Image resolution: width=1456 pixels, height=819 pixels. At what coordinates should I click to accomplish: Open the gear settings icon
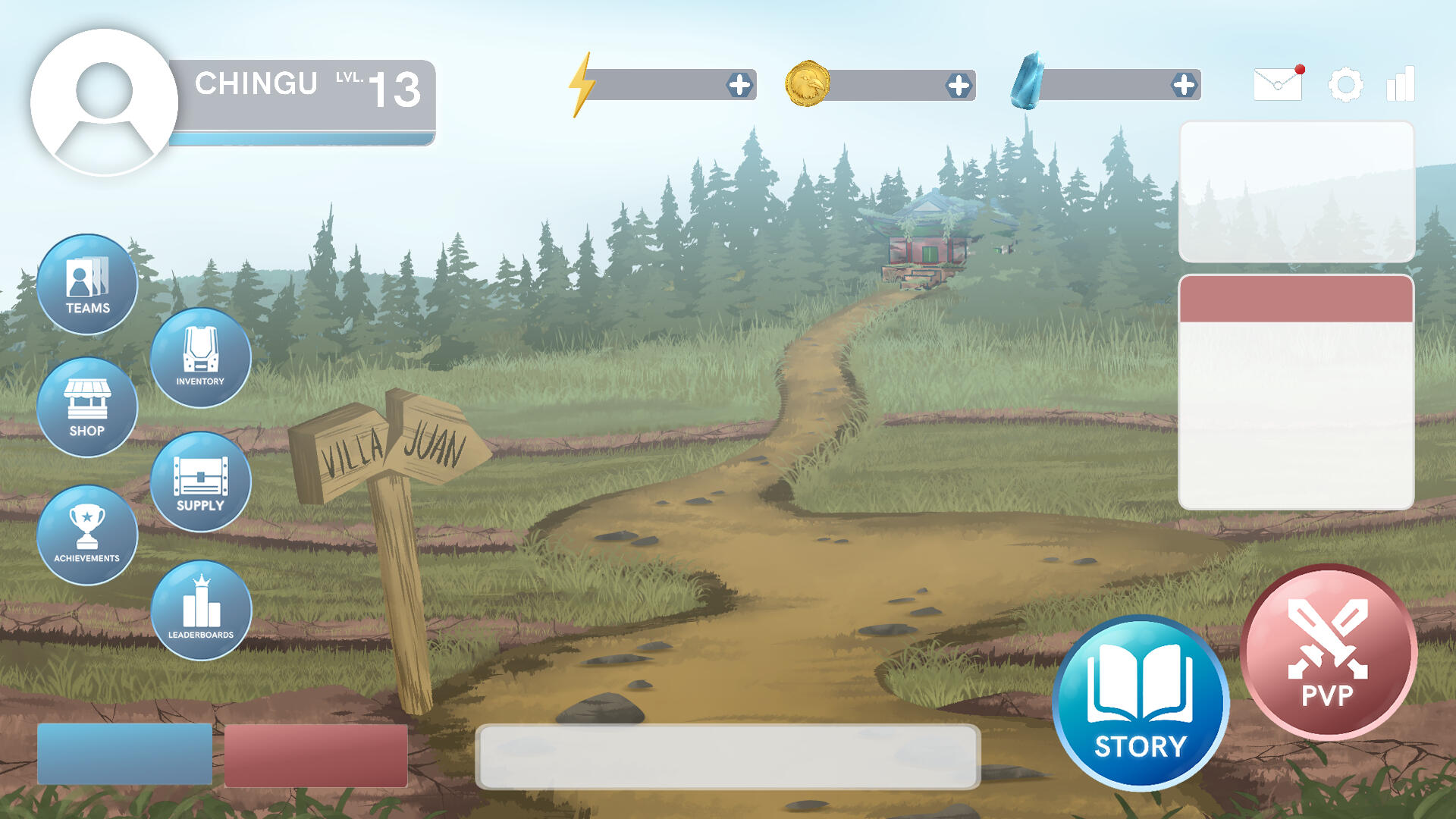click(1345, 84)
